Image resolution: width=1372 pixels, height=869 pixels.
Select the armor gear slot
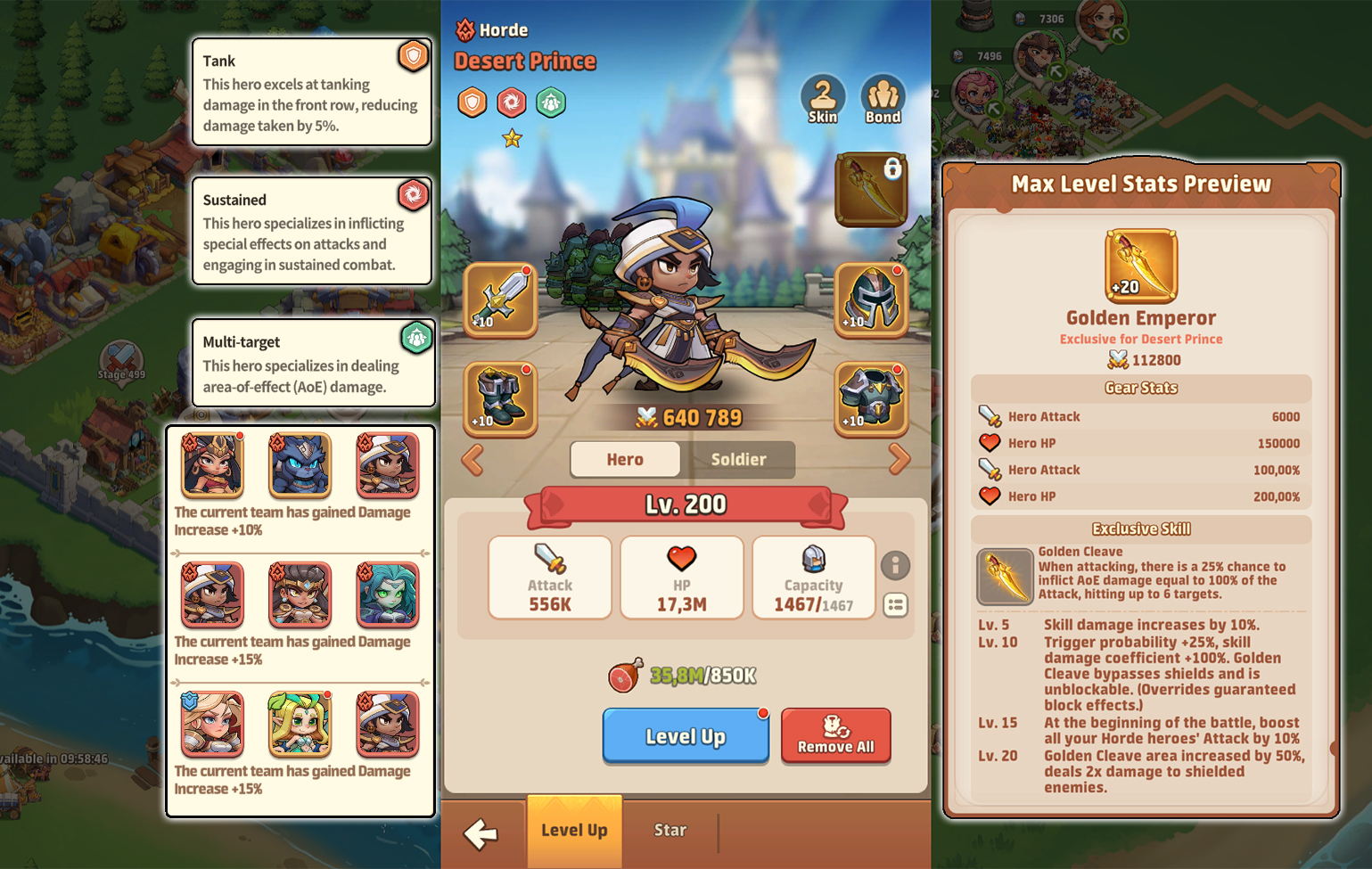tap(871, 399)
